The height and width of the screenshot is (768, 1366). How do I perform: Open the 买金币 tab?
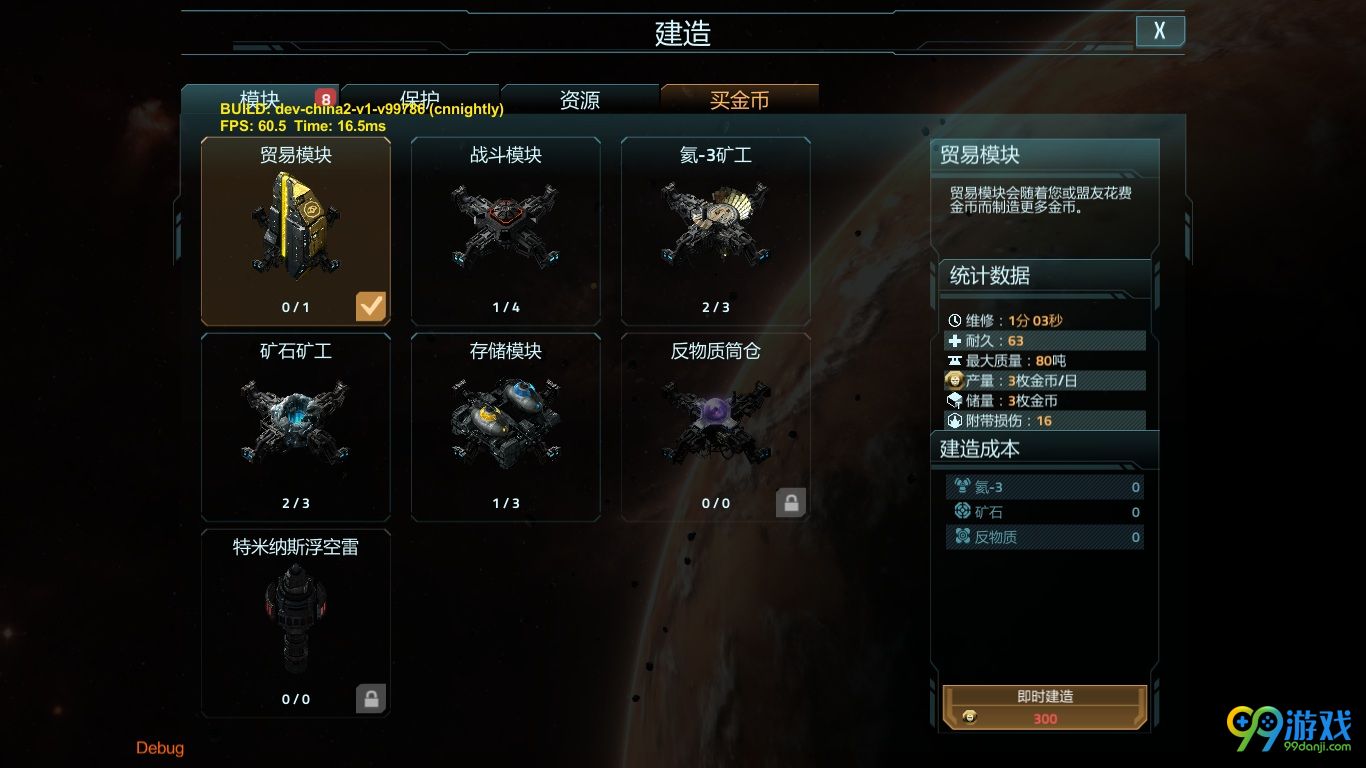click(x=740, y=100)
